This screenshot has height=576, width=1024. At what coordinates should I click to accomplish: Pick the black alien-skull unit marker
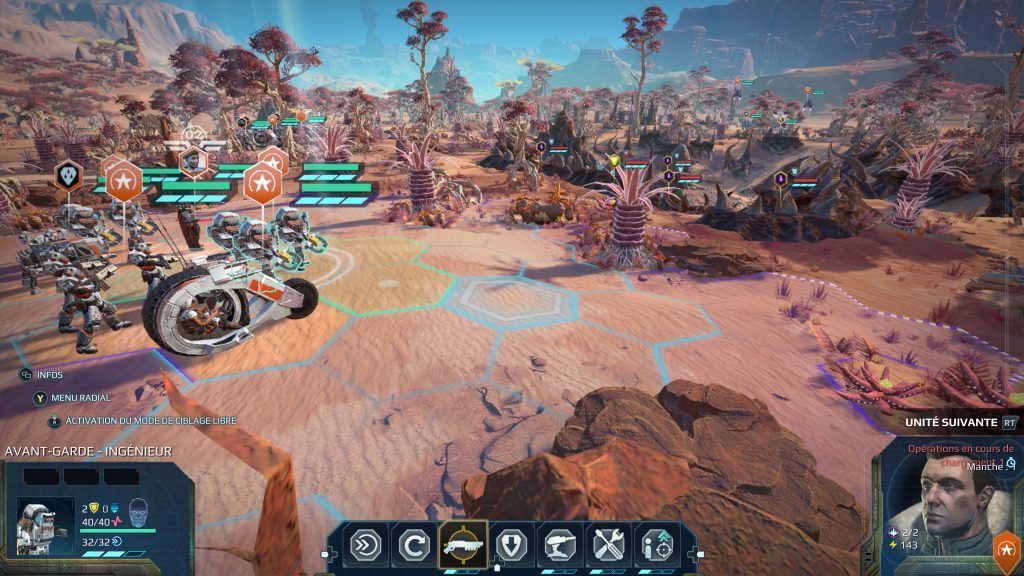pos(68,174)
